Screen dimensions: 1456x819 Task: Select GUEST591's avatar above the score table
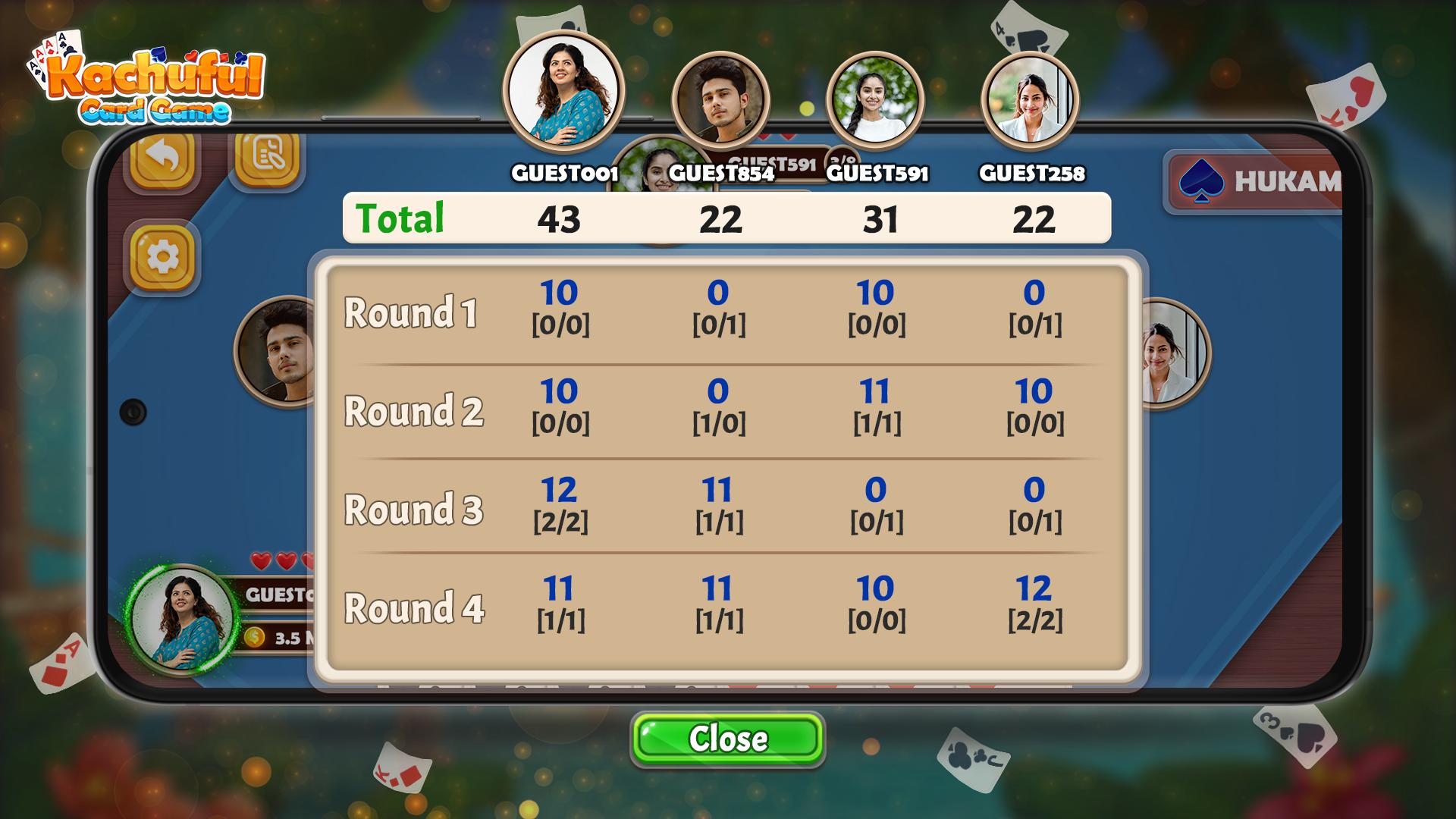pyautogui.click(x=875, y=99)
